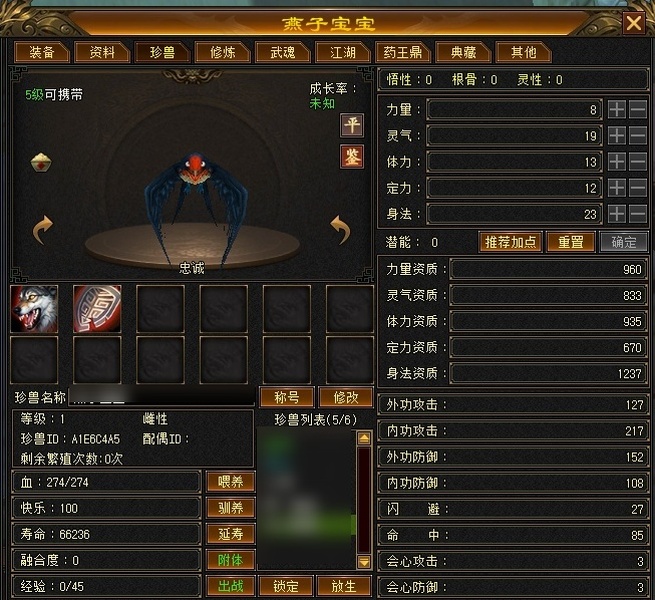The image size is (655, 600).
Task: Rotate the pet model with the left arrow
Action: point(42,231)
